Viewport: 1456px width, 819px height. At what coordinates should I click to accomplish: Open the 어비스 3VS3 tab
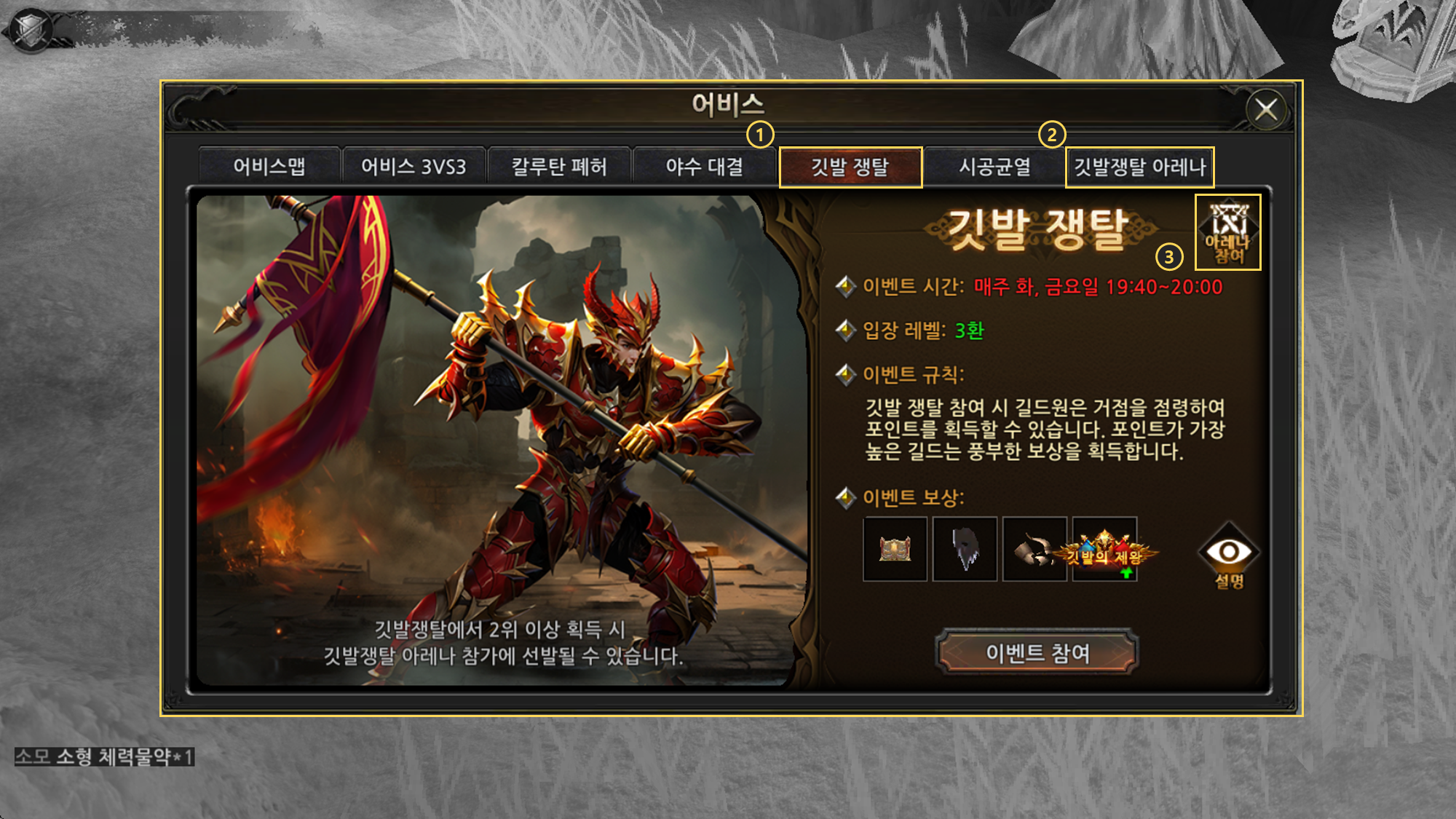(414, 167)
